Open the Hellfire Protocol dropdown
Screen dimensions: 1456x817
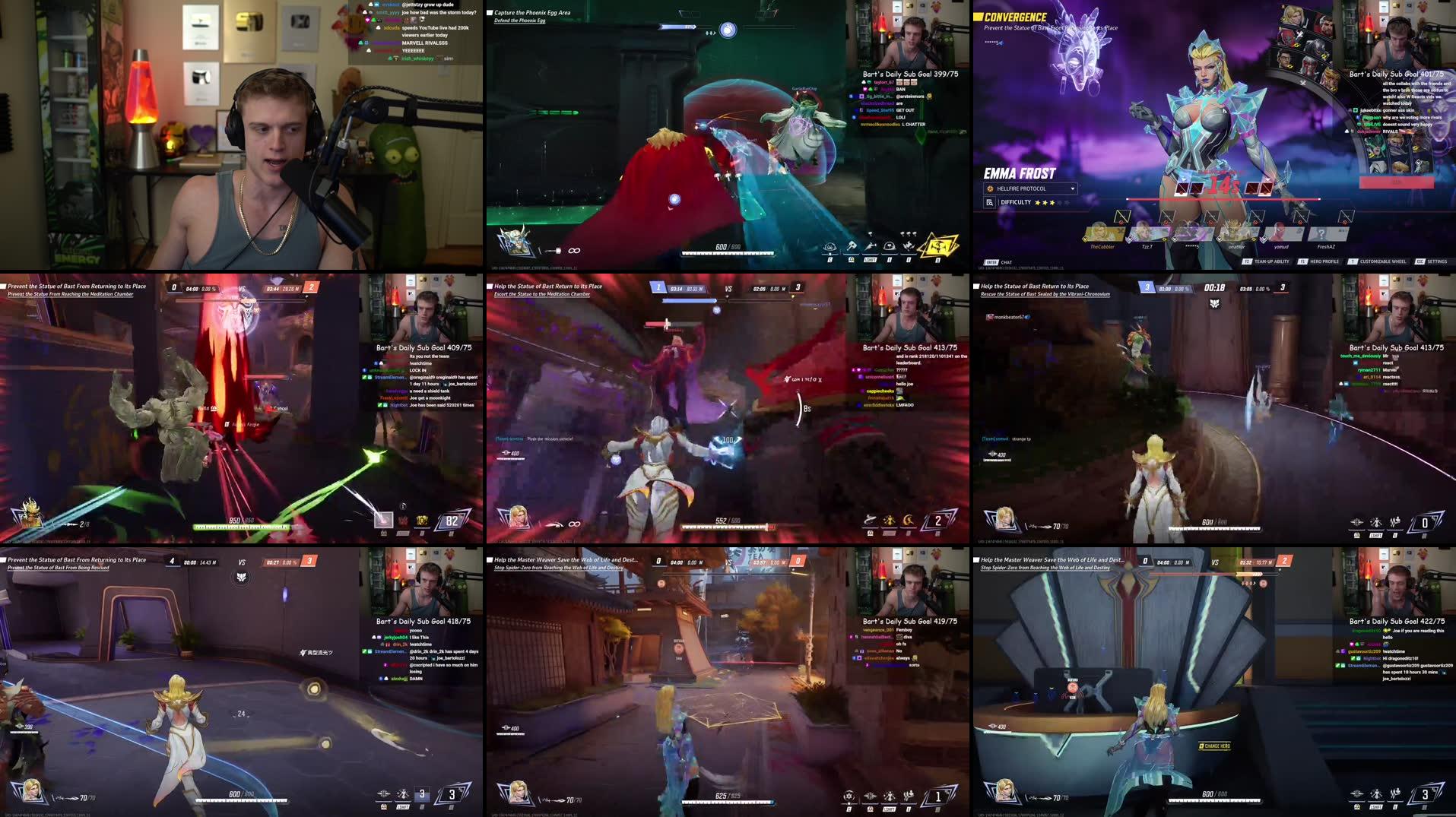tap(1073, 188)
